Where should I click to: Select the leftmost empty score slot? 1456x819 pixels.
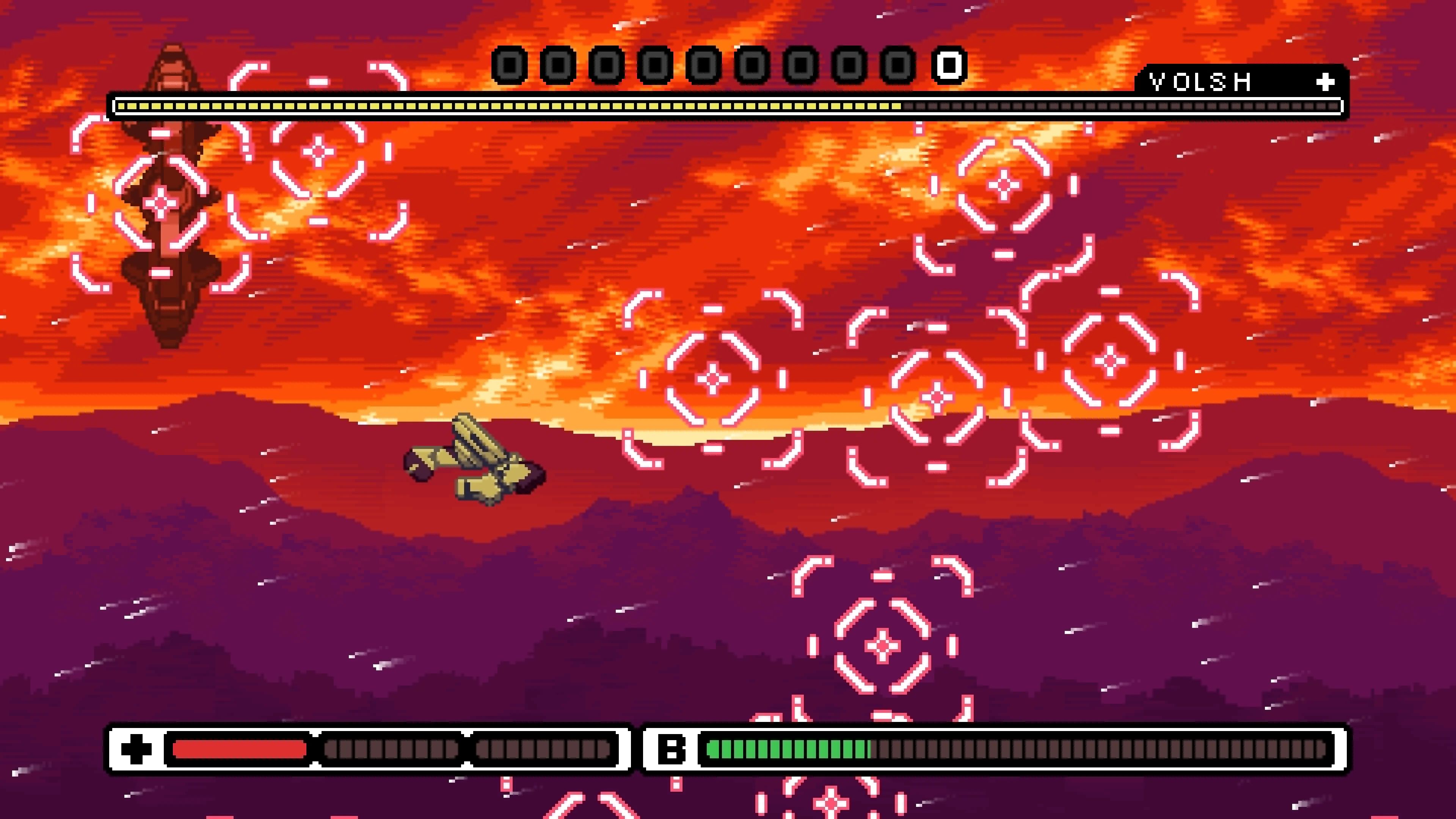point(507,66)
